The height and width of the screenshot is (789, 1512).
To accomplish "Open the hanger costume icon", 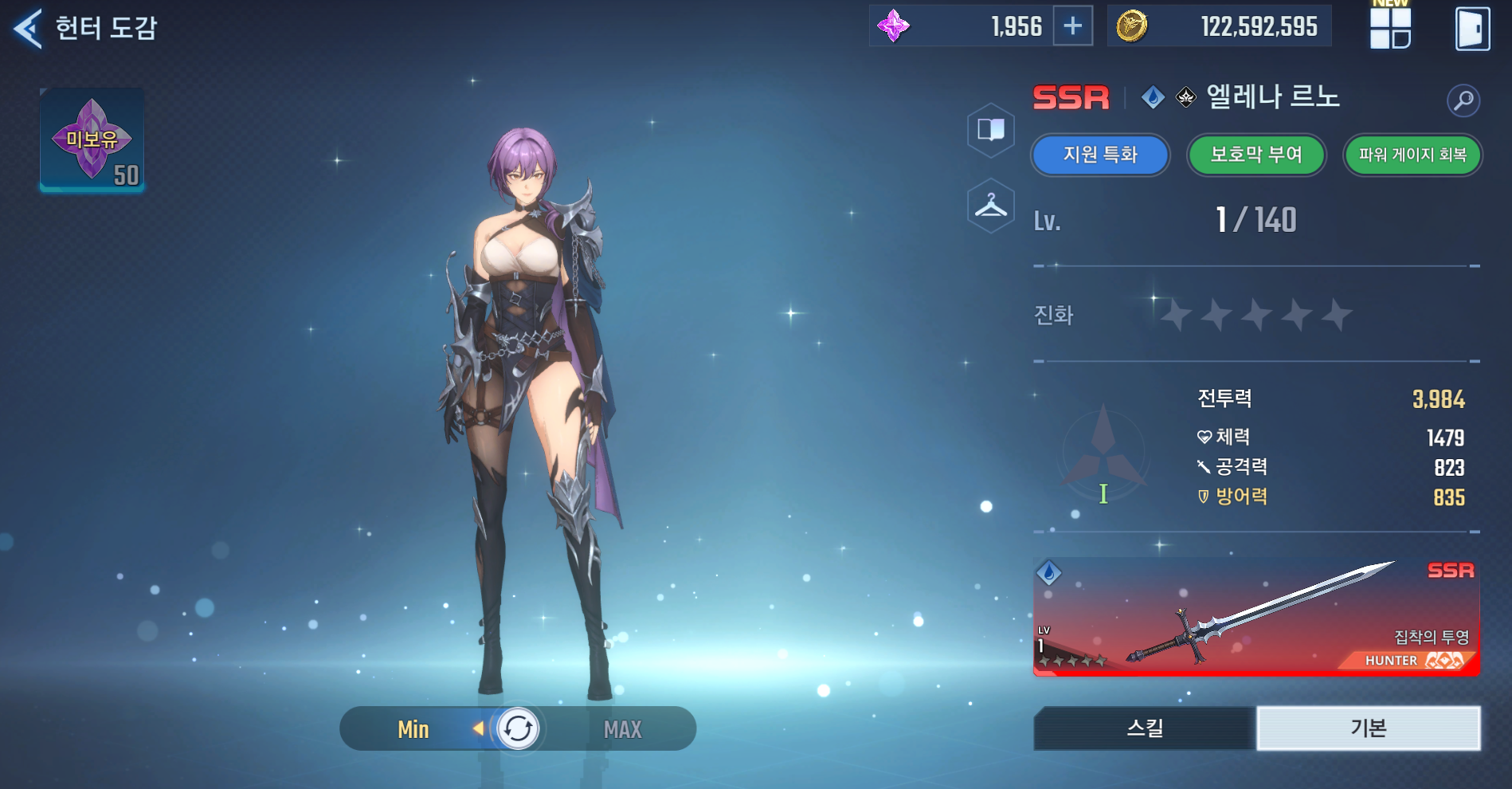I will pos(991,206).
